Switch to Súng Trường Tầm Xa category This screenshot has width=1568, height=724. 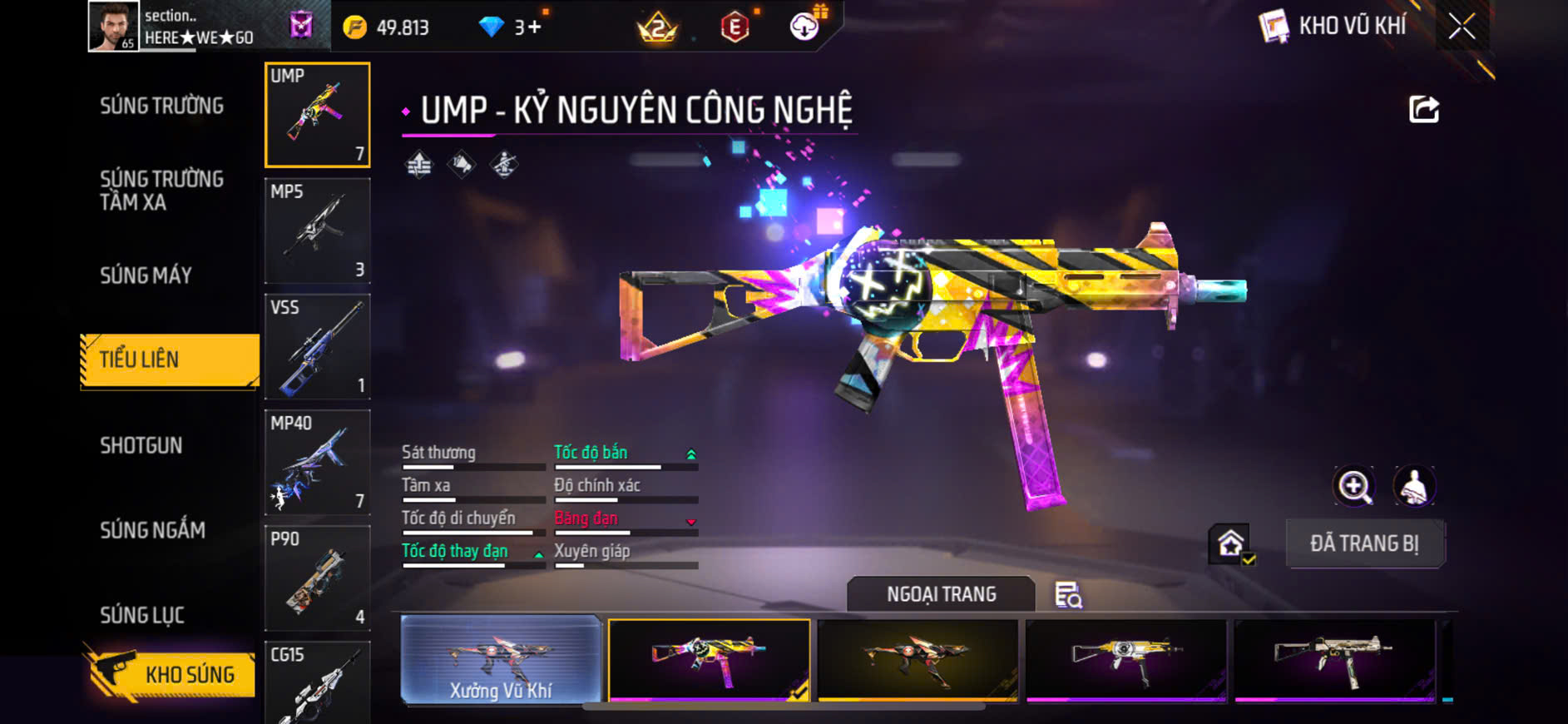162,191
